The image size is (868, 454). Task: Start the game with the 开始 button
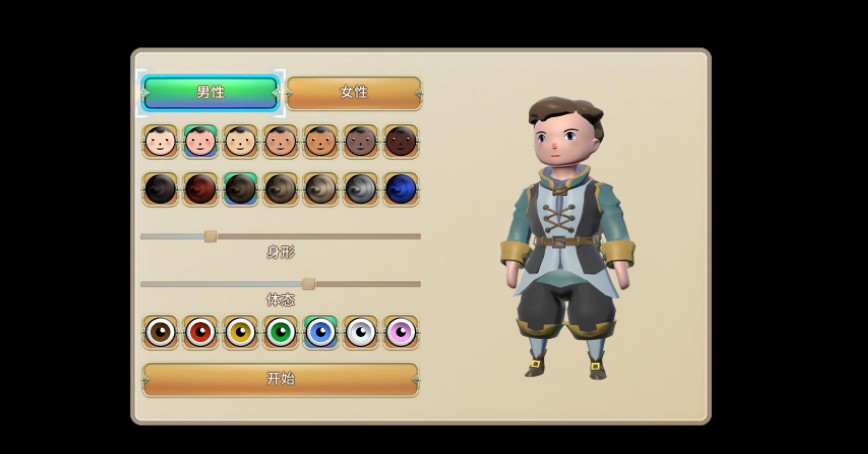[280, 379]
